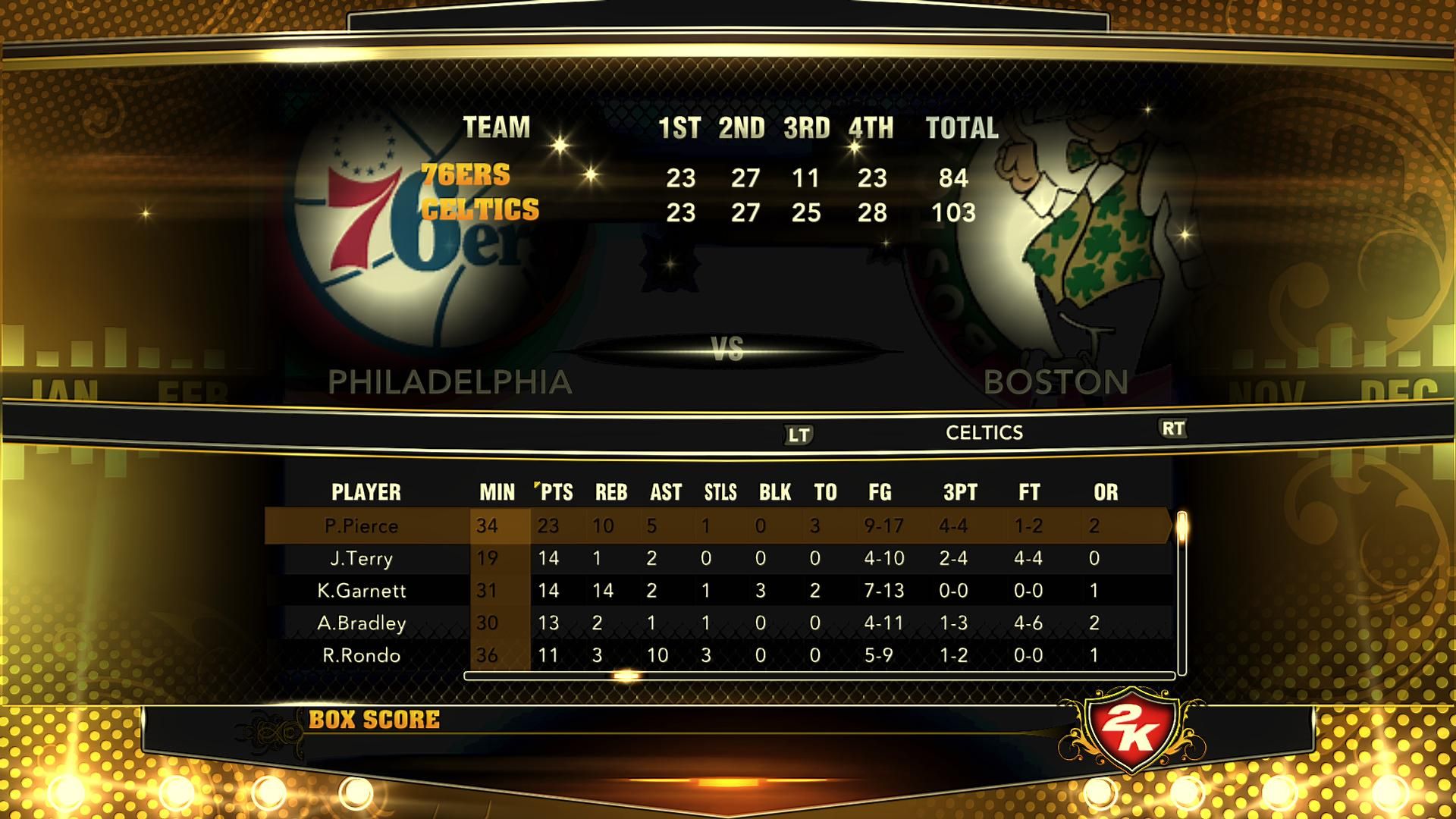
Task: Click the vertical scrollbar thumb of player list
Action: click(x=1181, y=526)
